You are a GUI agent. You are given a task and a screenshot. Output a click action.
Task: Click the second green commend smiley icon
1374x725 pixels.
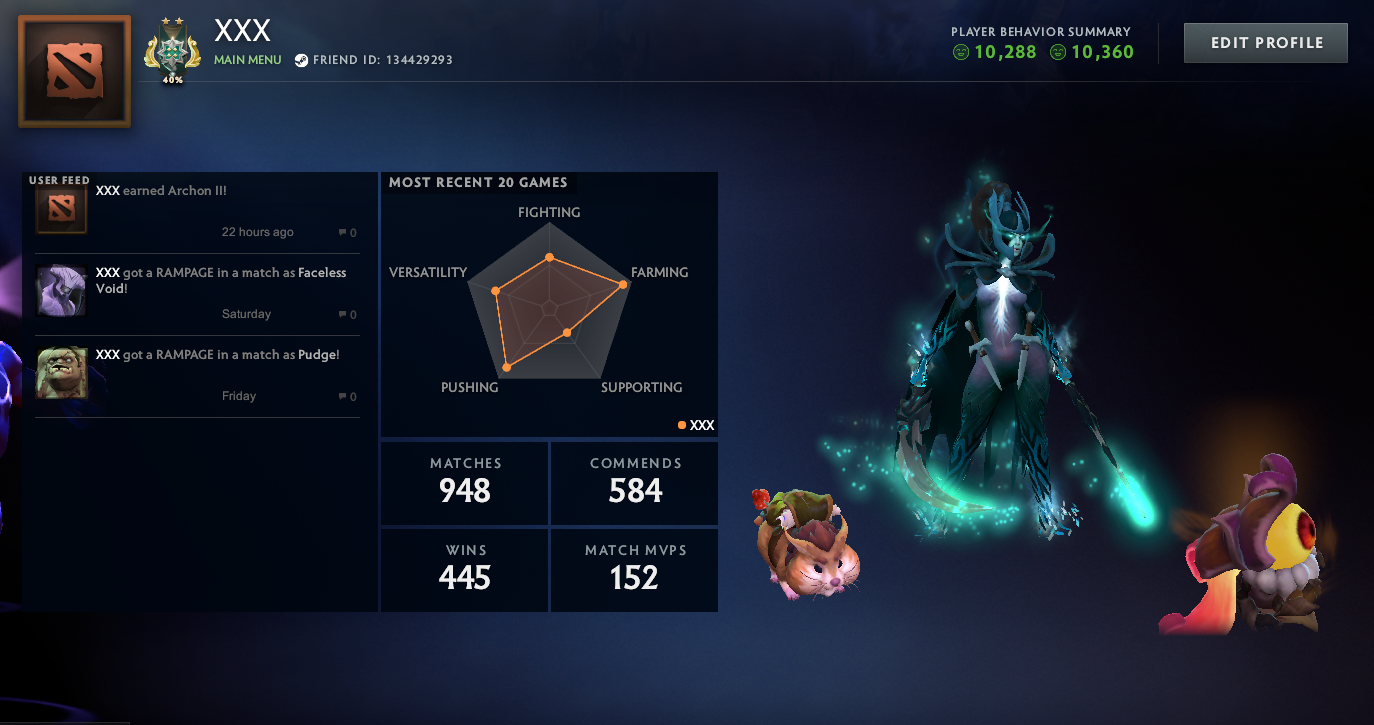1057,52
